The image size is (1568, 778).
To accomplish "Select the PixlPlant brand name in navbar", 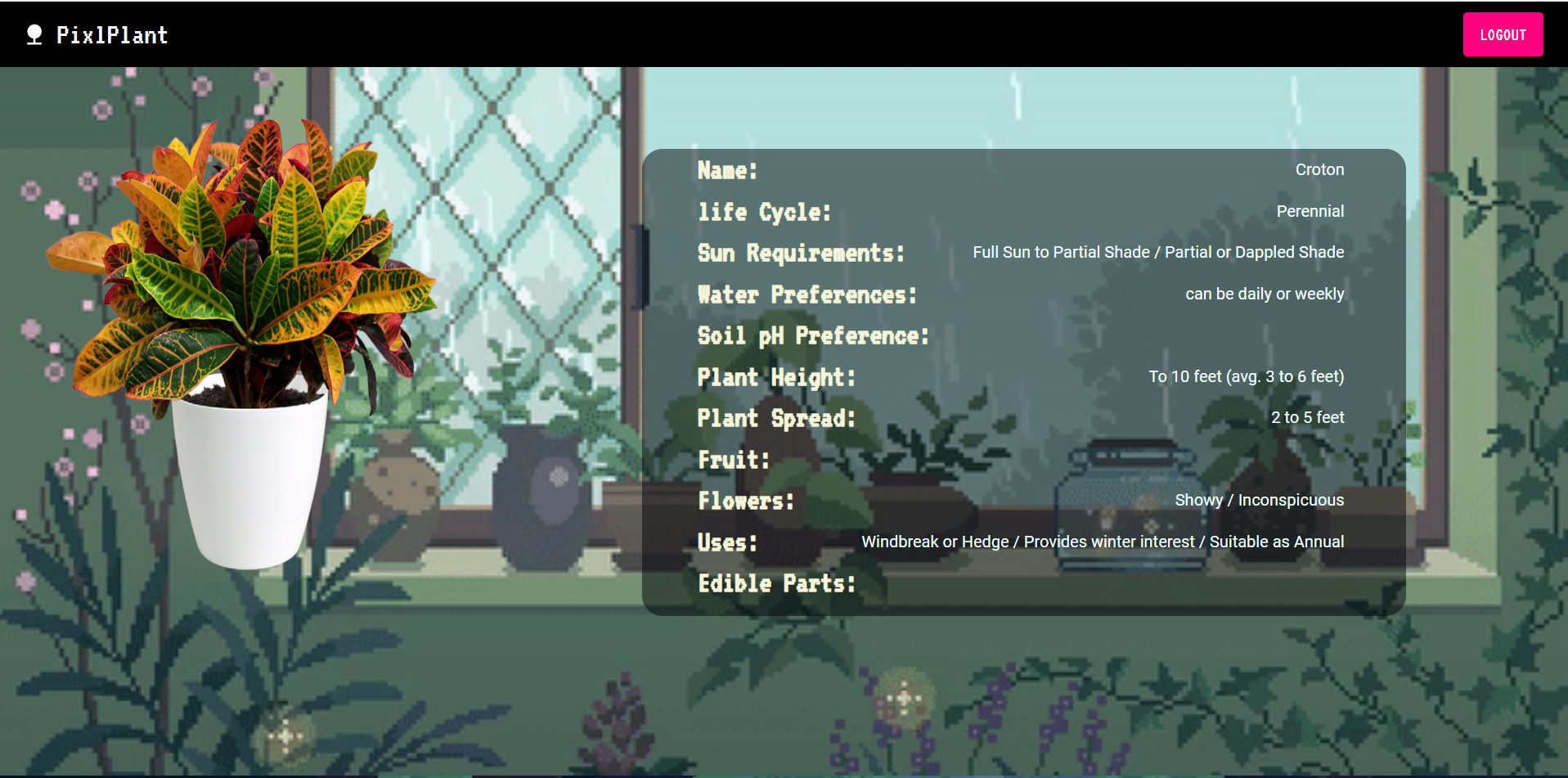I will coord(112,34).
